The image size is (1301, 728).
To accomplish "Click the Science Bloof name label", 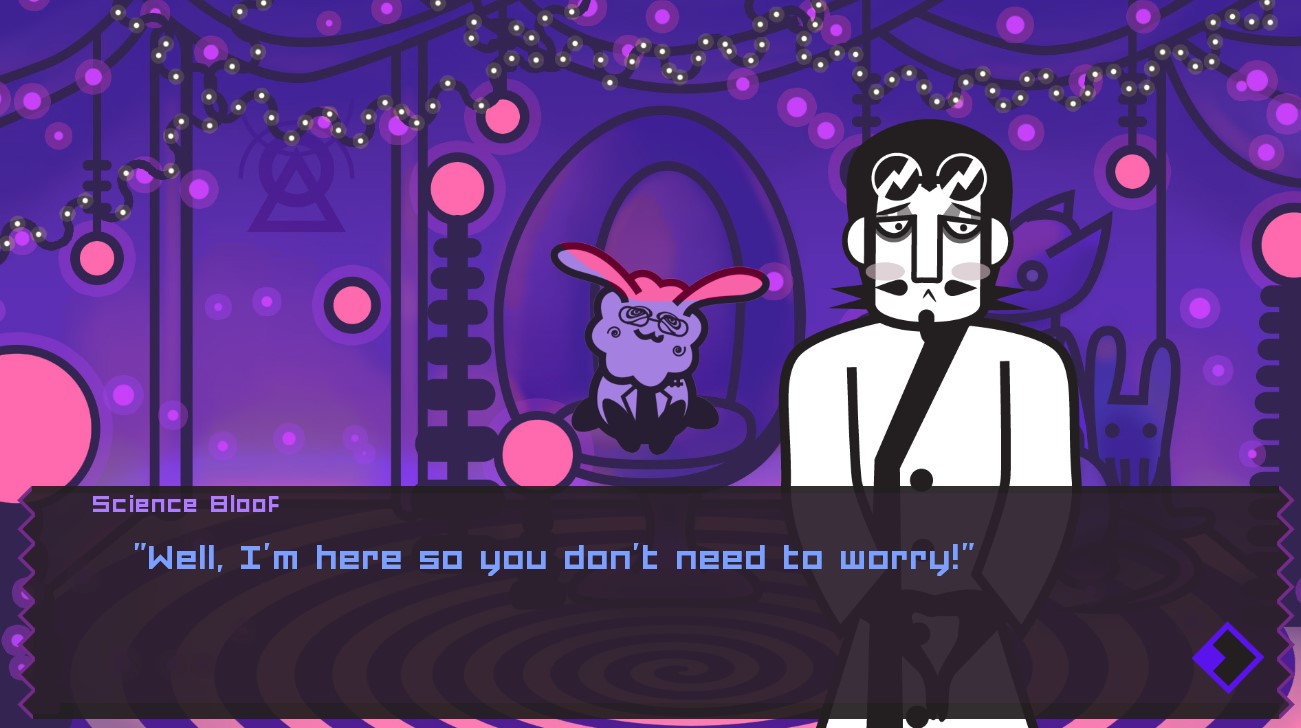I will click(x=185, y=504).
